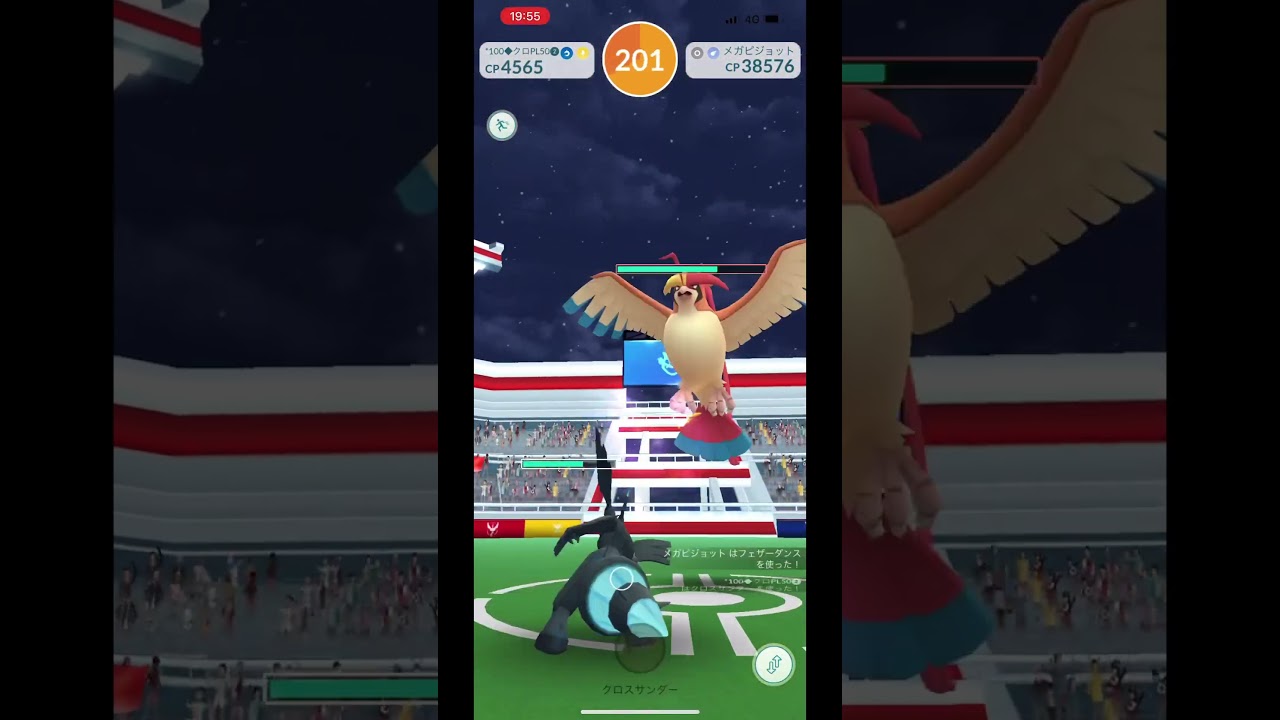Tap the blue spiral badge on player's CP card
1280x720 pixels.
click(565, 54)
